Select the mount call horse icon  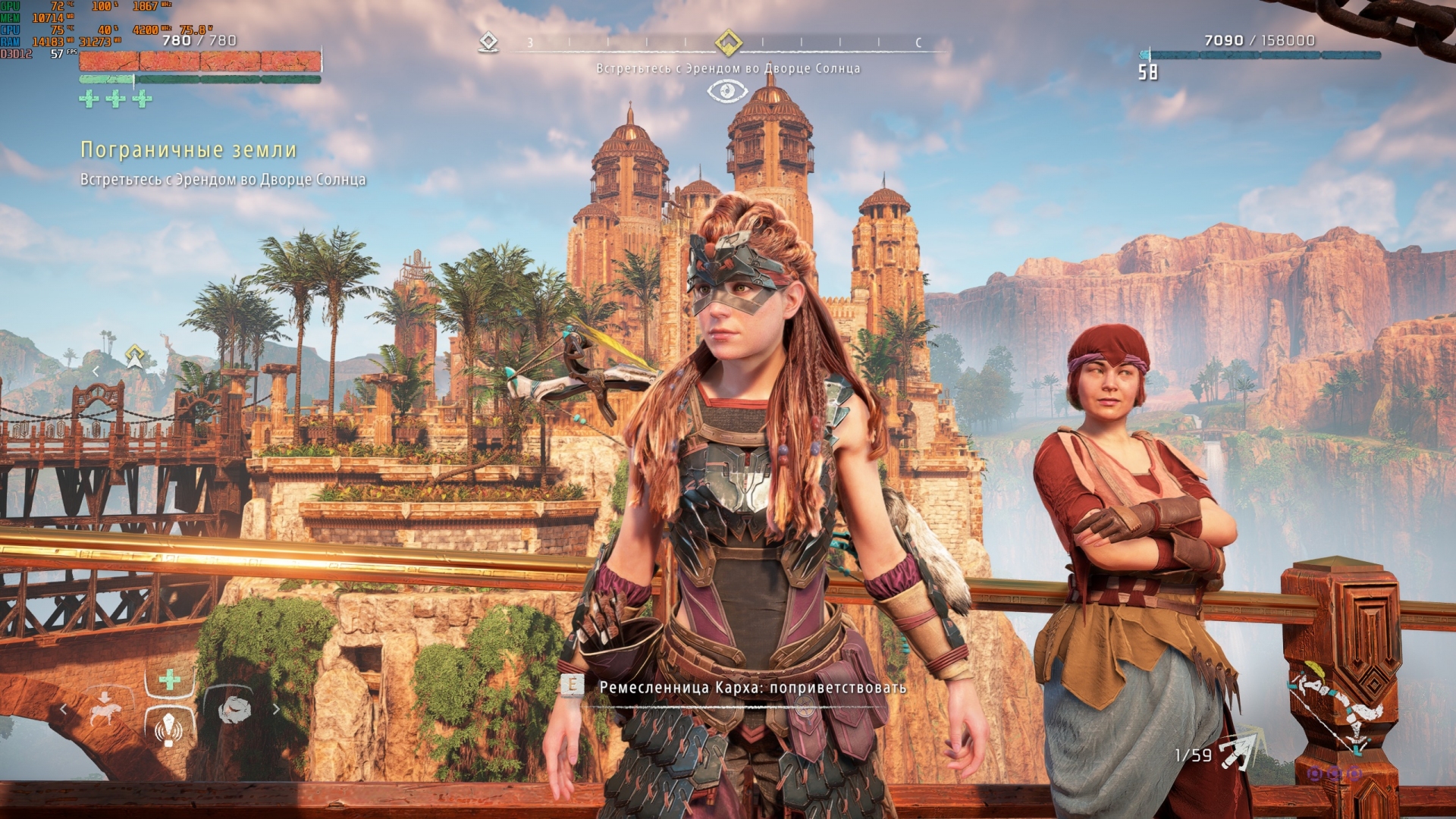[105, 711]
